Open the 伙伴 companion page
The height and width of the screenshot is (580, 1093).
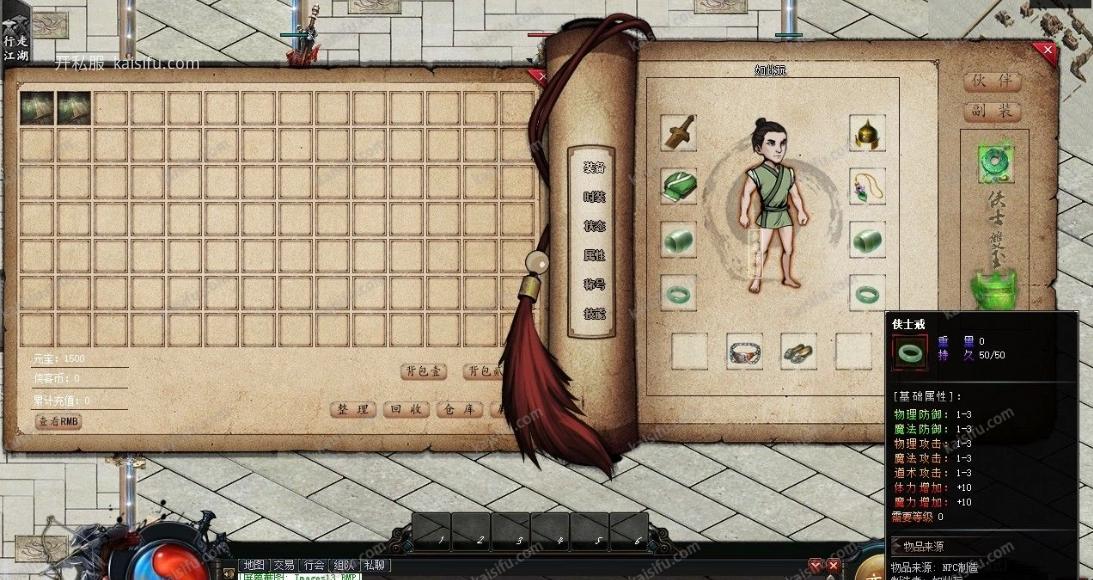(992, 82)
